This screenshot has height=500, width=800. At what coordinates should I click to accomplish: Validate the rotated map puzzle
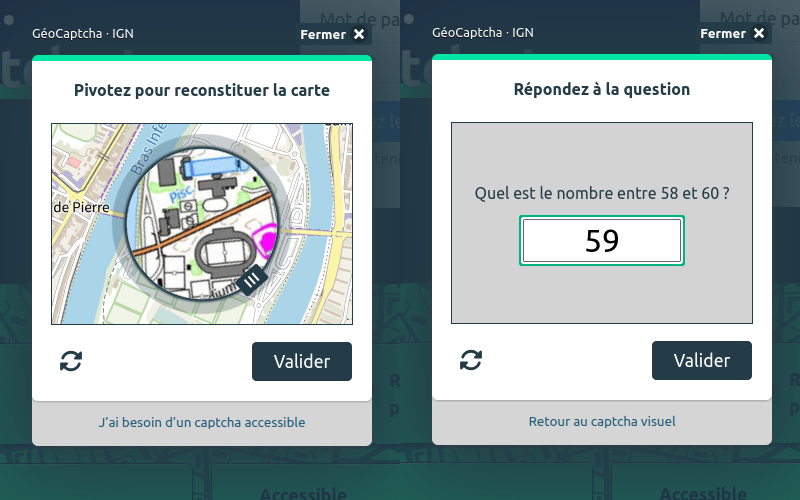click(302, 361)
